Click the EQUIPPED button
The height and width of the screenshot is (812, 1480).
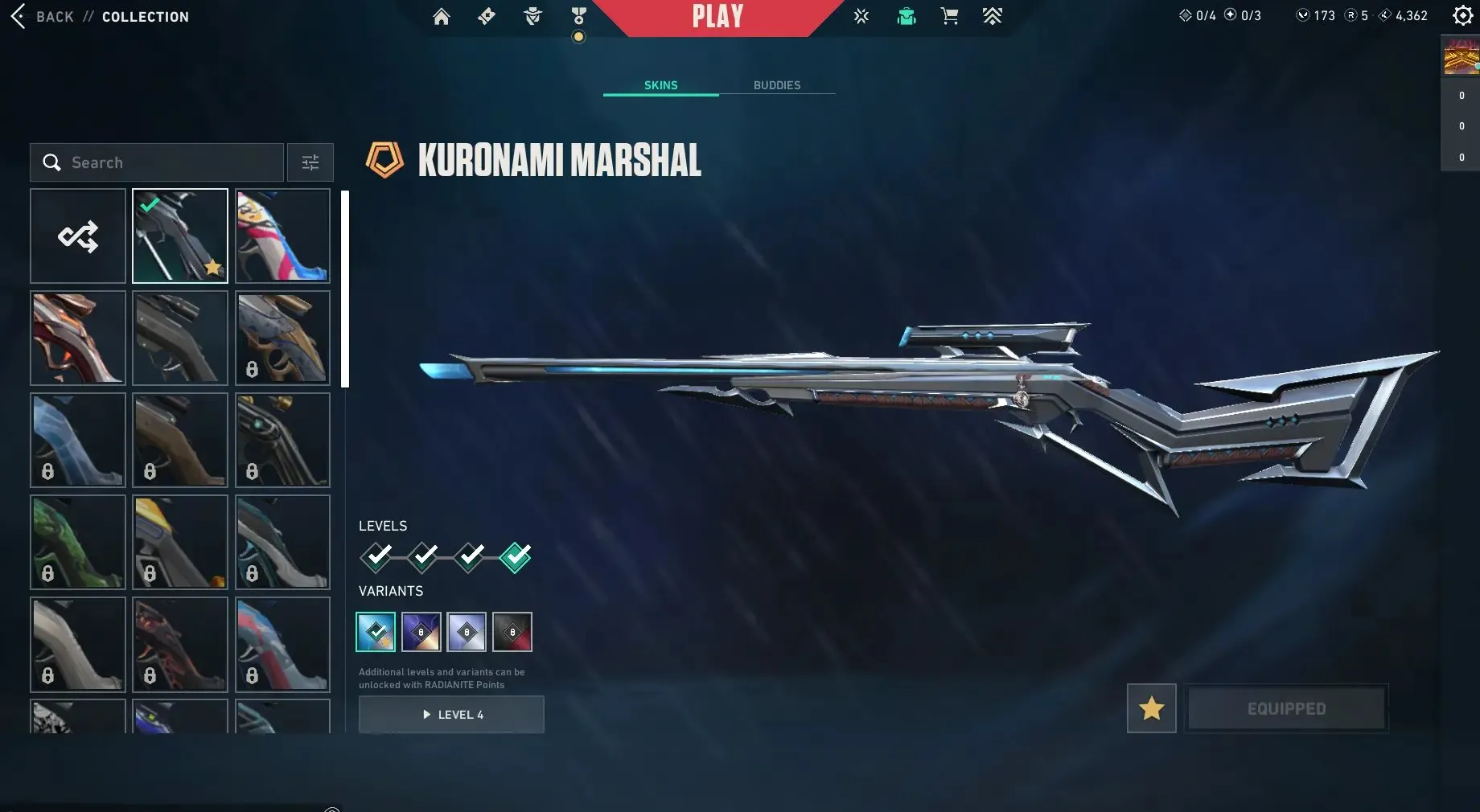point(1286,708)
